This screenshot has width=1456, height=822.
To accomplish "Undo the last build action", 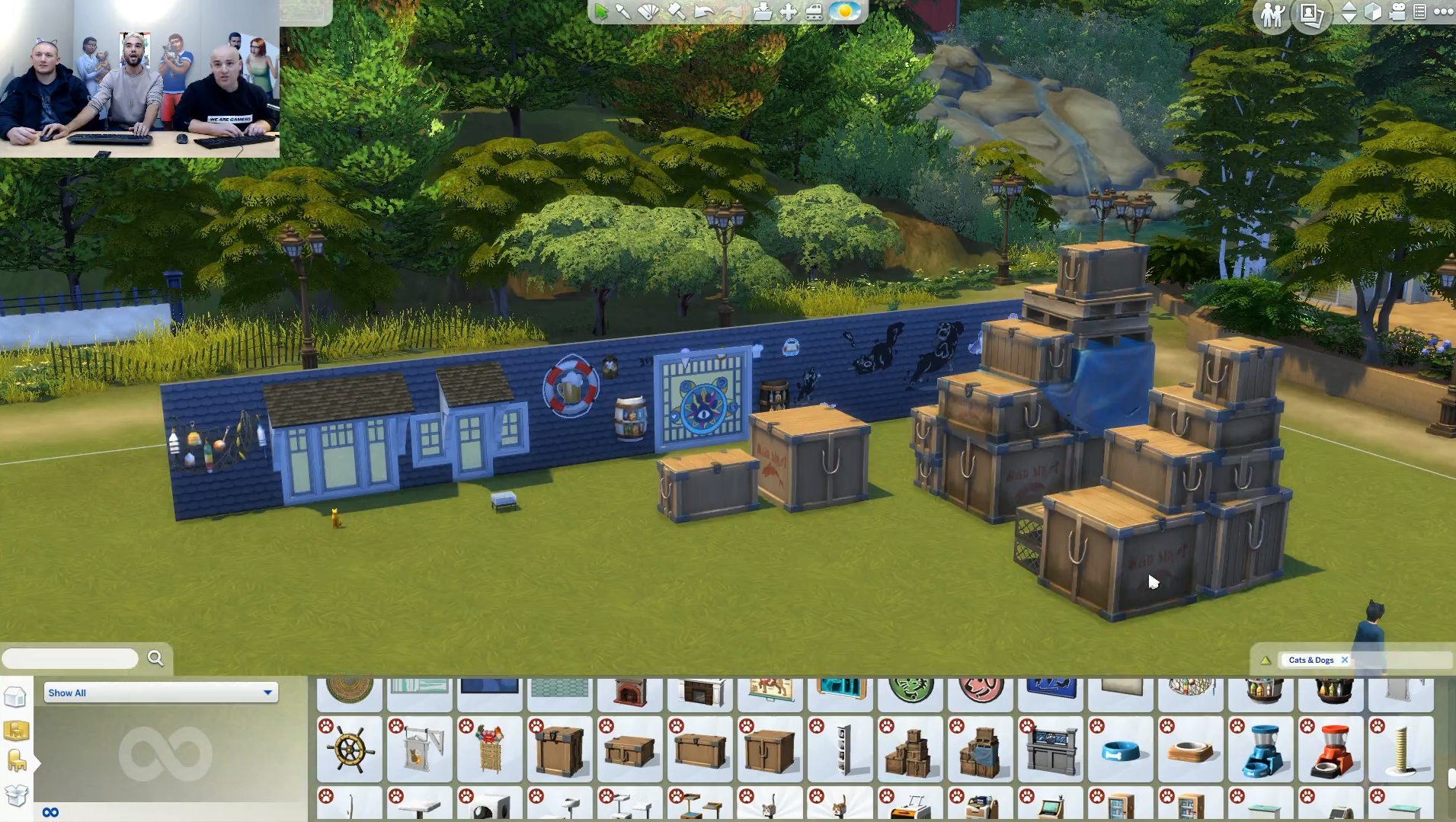I will pyautogui.click(x=704, y=11).
